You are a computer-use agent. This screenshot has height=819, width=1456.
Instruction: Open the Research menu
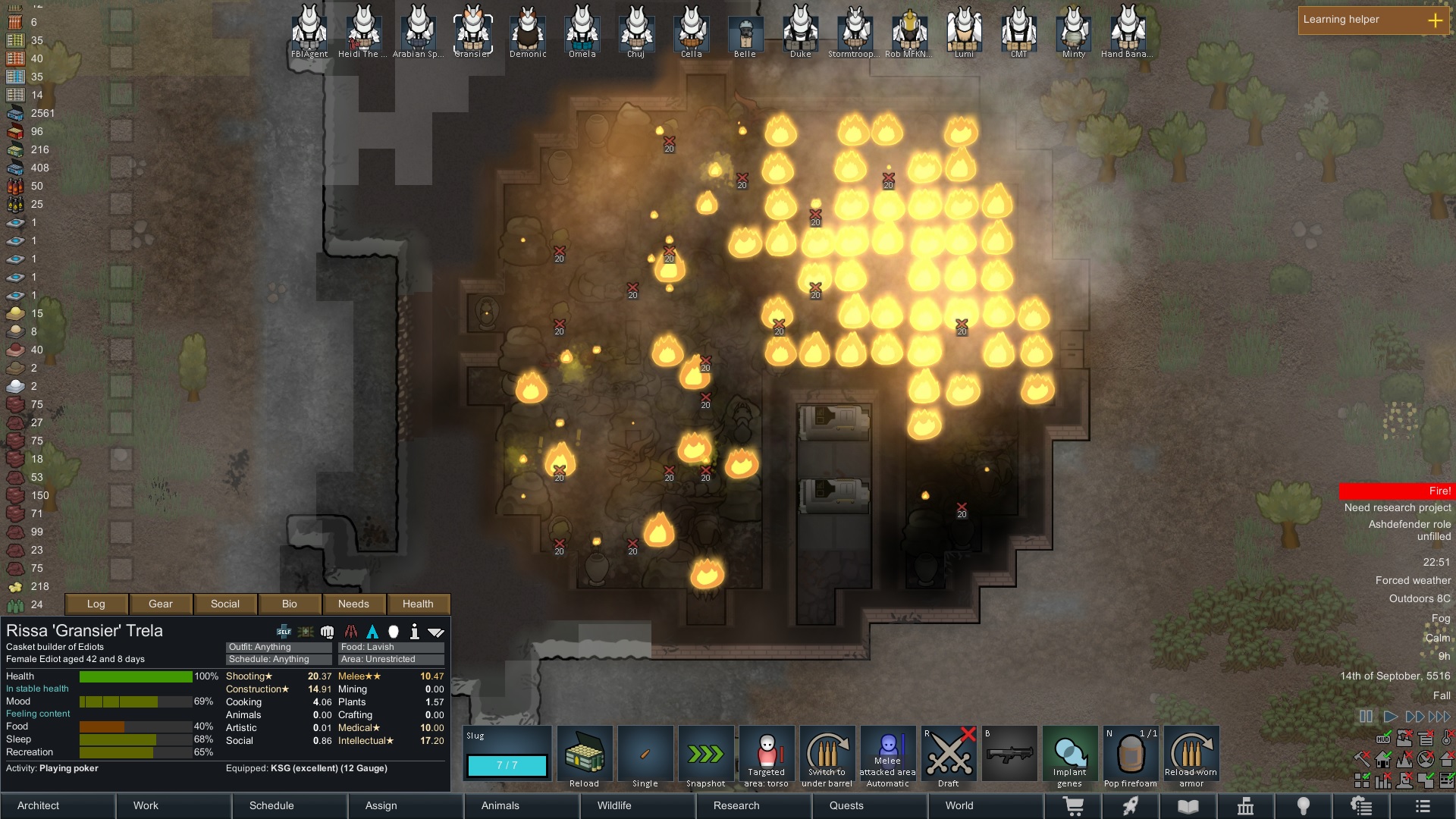(x=736, y=805)
